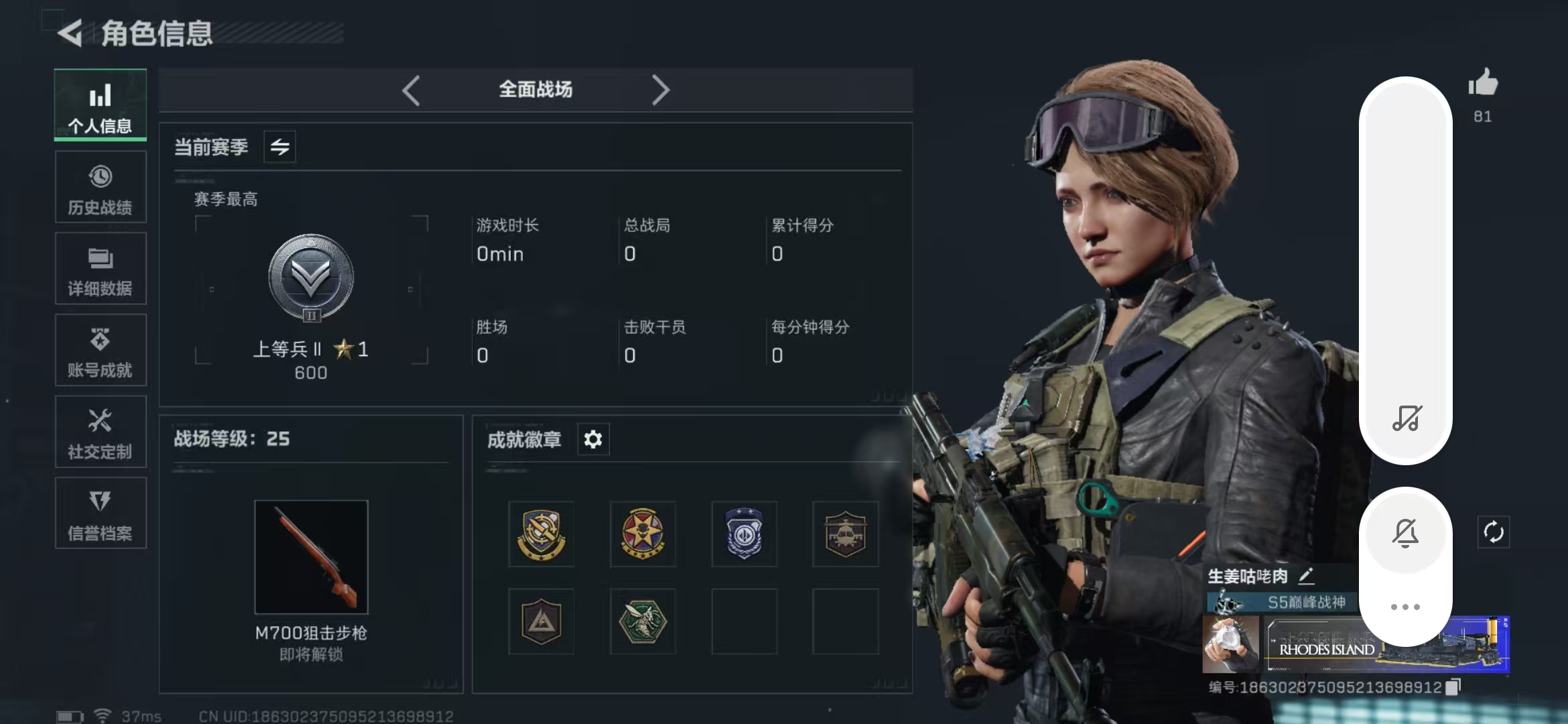Image resolution: width=1568 pixels, height=724 pixels.
Task: Select the helicopter achievement badge
Action: (x=845, y=534)
